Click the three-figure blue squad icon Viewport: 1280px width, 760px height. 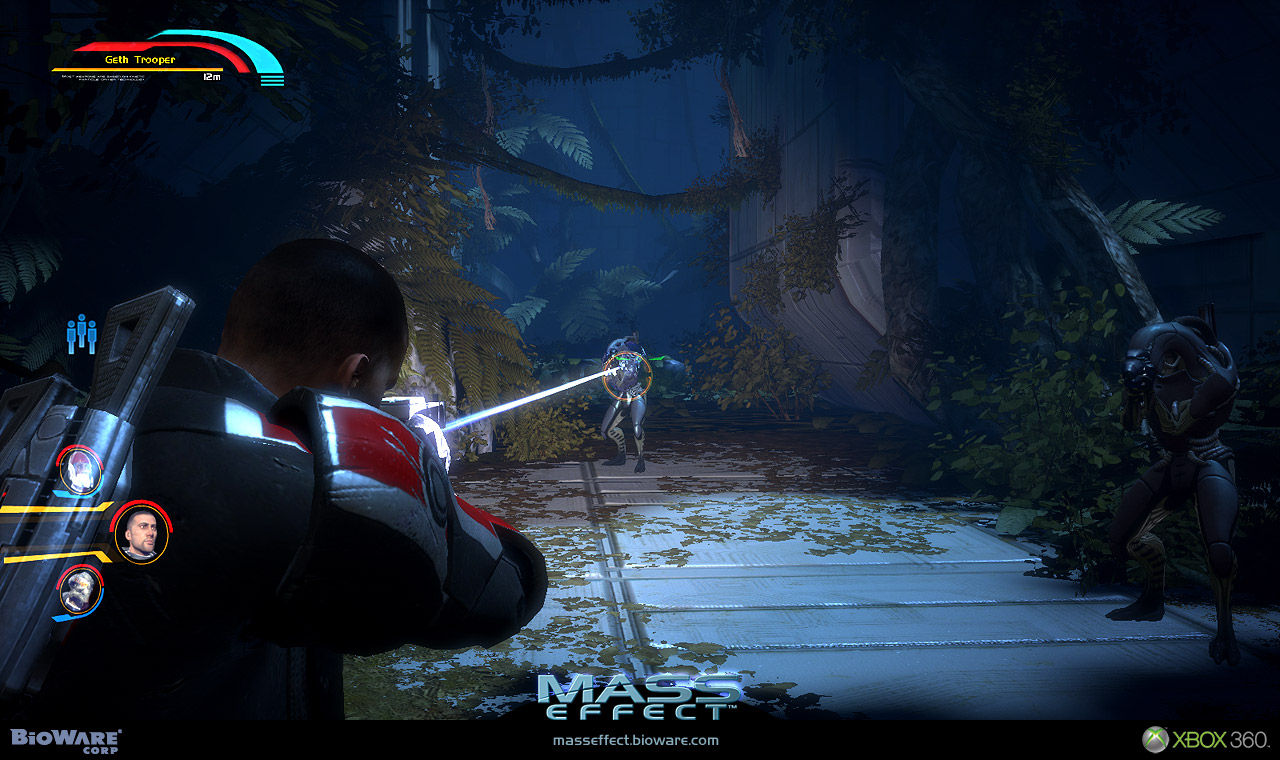pyautogui.click(x=81, y=334)
